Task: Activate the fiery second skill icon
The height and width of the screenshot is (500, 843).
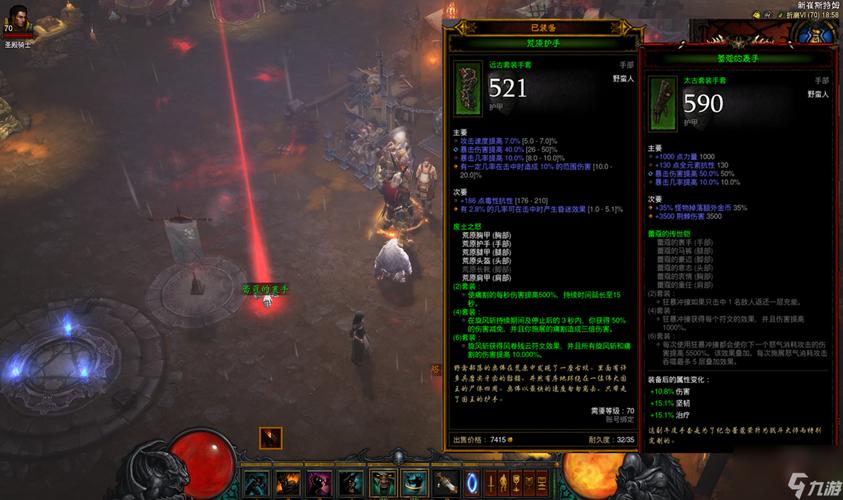Action: tap(288, 483)
